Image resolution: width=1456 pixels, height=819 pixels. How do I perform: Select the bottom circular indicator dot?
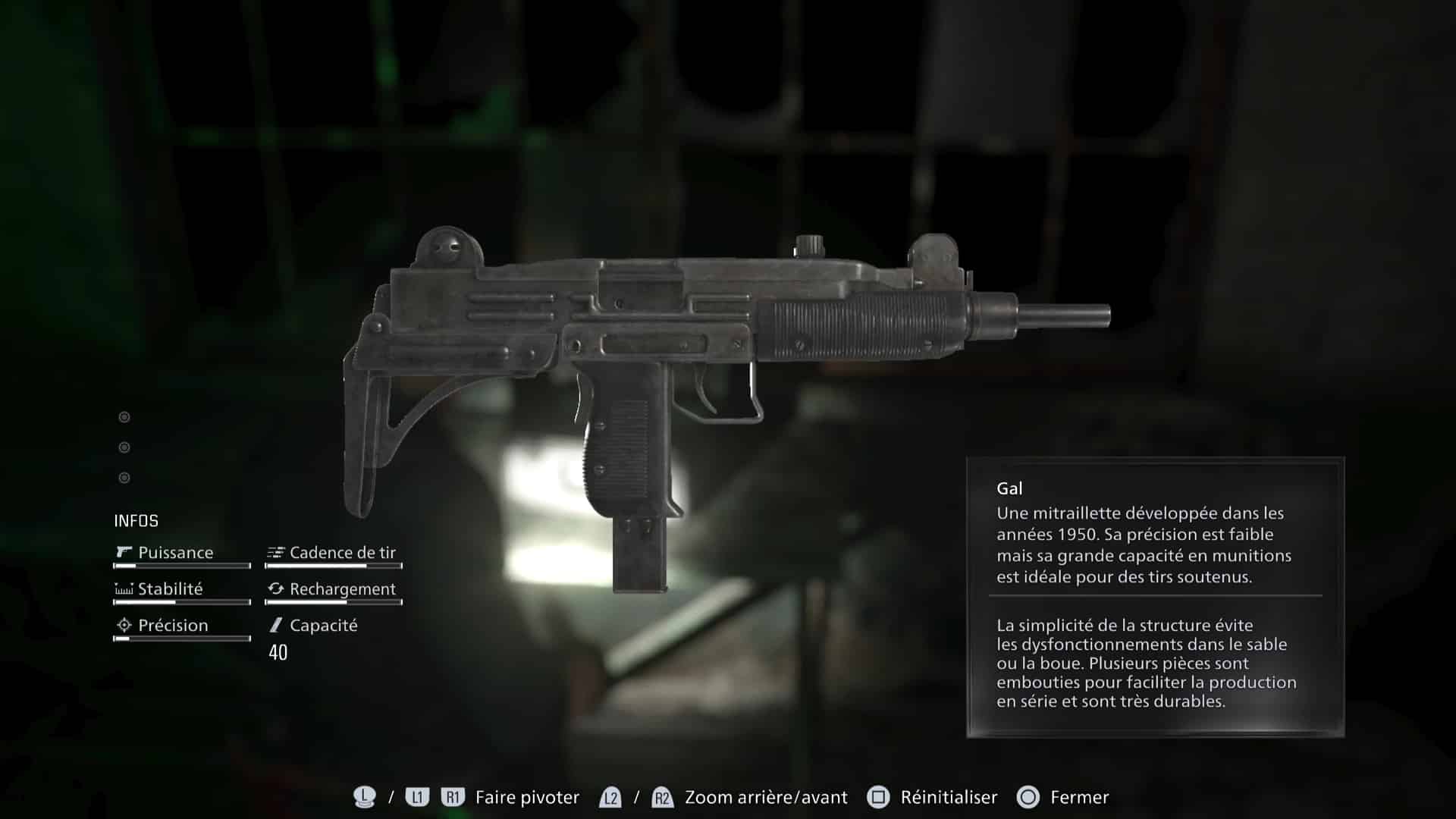[124, 477]
